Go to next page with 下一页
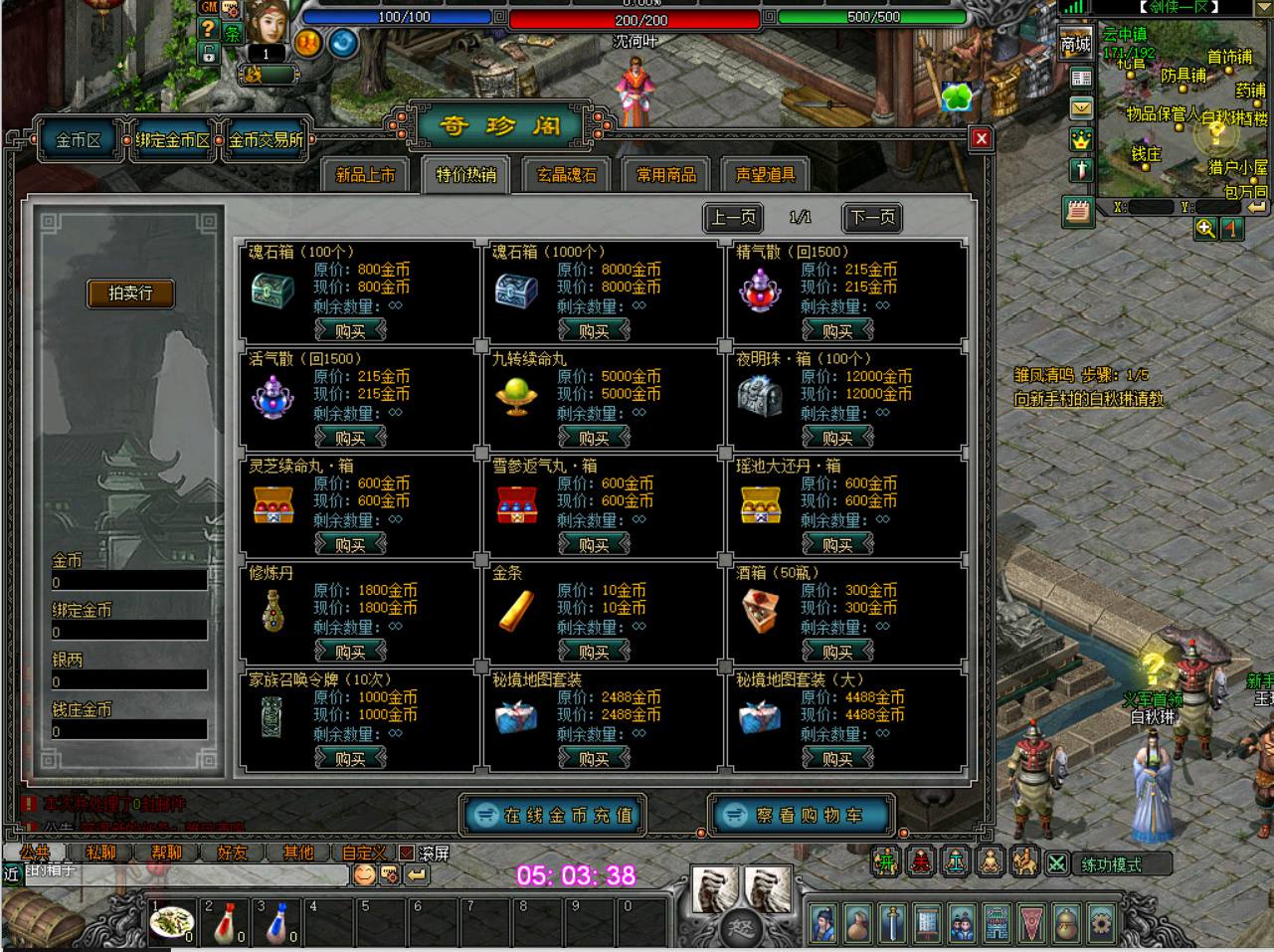The height and width of the screenshot is (952, 1274). pos(872,217)
